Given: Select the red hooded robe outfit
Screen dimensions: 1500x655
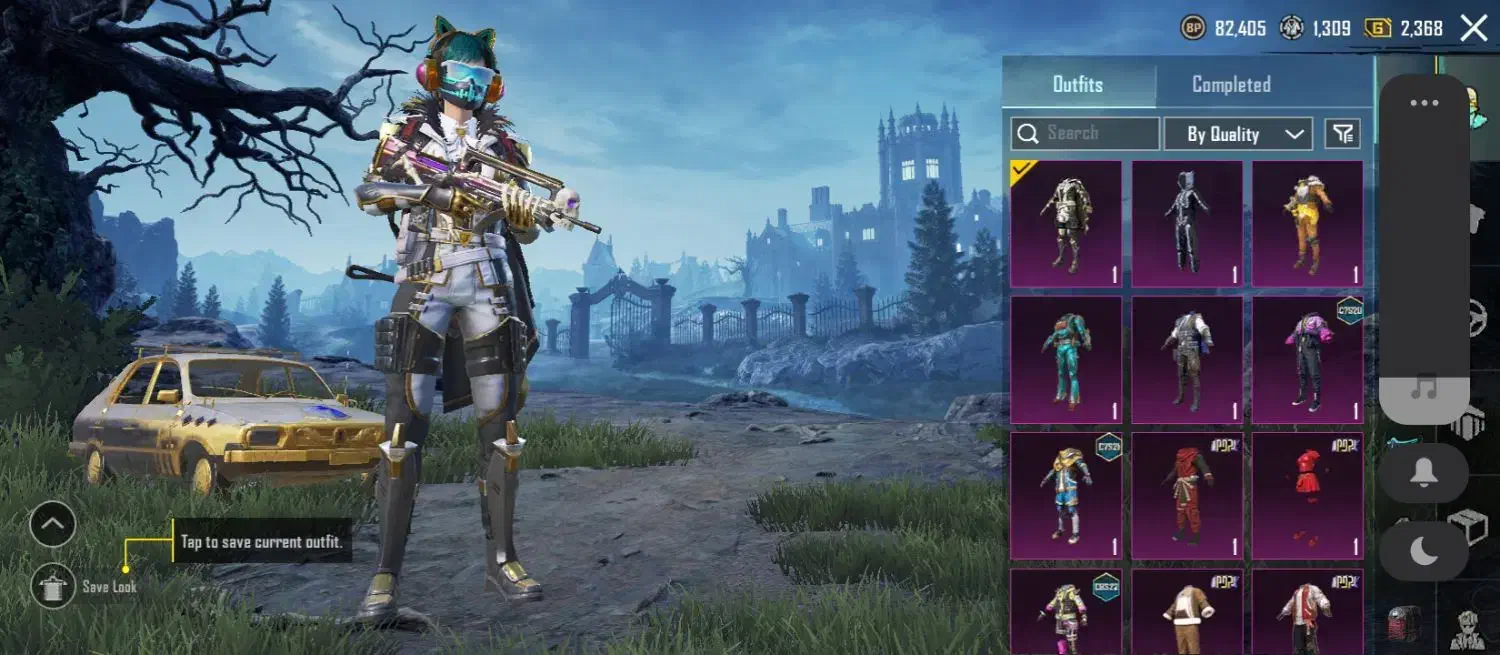Looking at the screenshot, I should (x=1187, y=495).
